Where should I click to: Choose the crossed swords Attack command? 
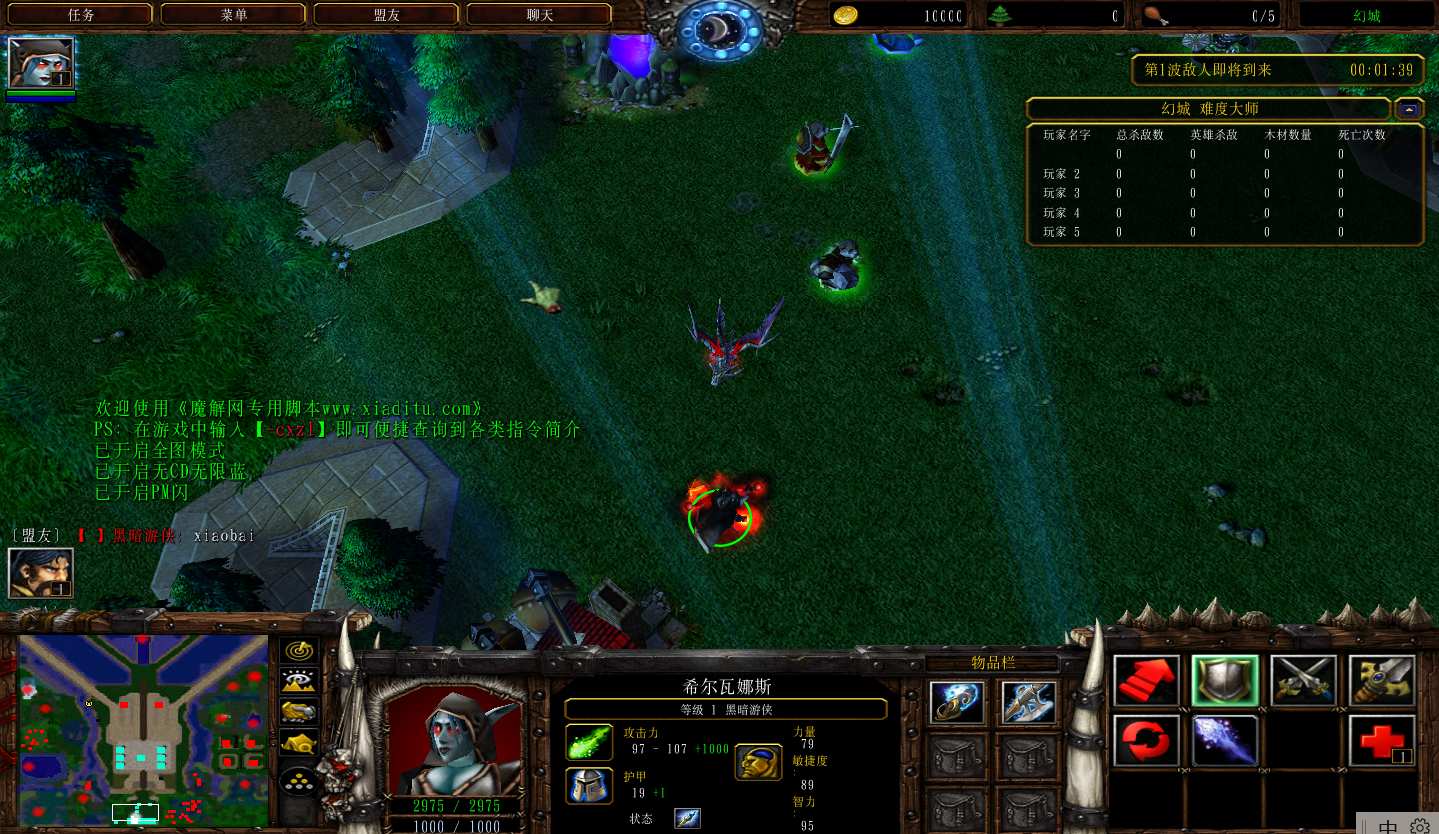click(x=1303, y=681)
